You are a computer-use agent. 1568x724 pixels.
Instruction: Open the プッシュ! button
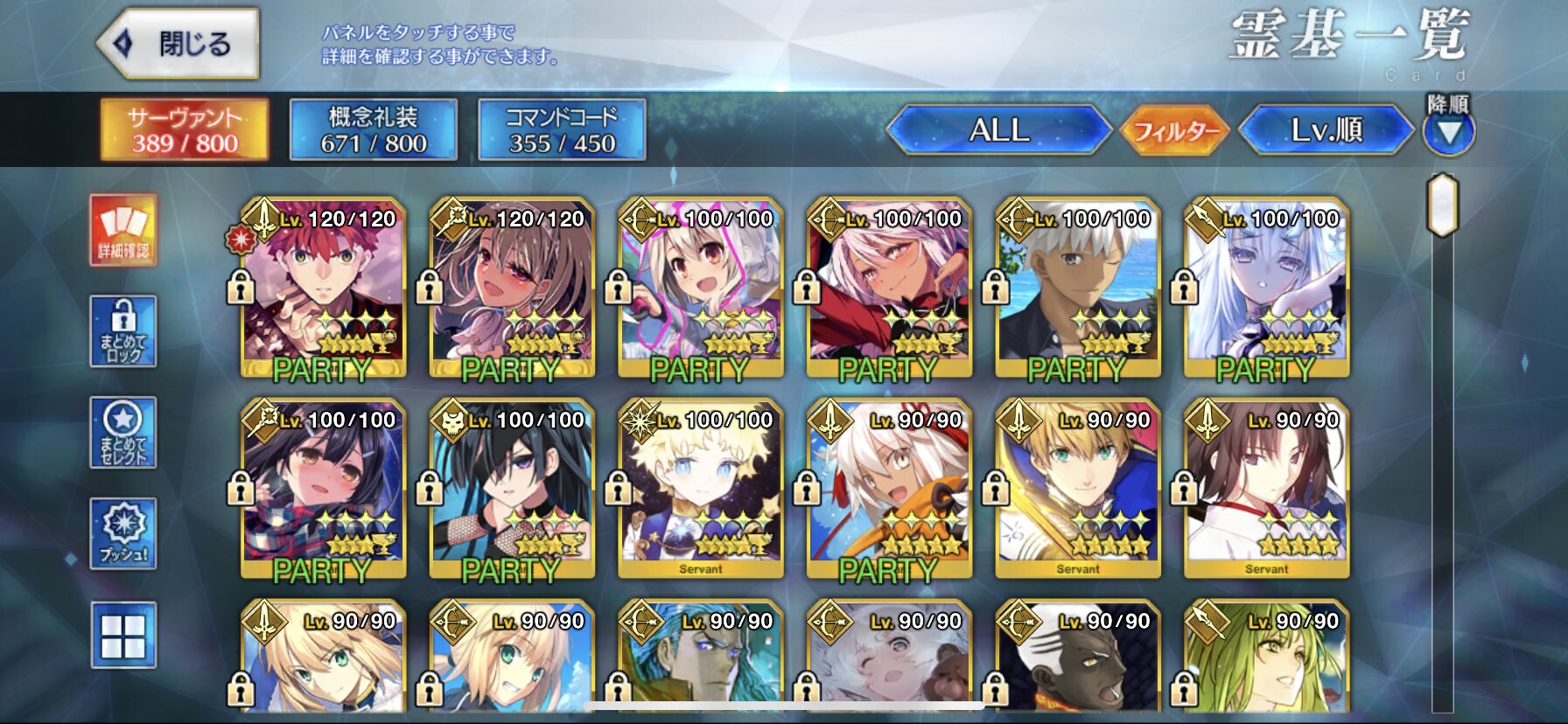click(x=123, y=534)
